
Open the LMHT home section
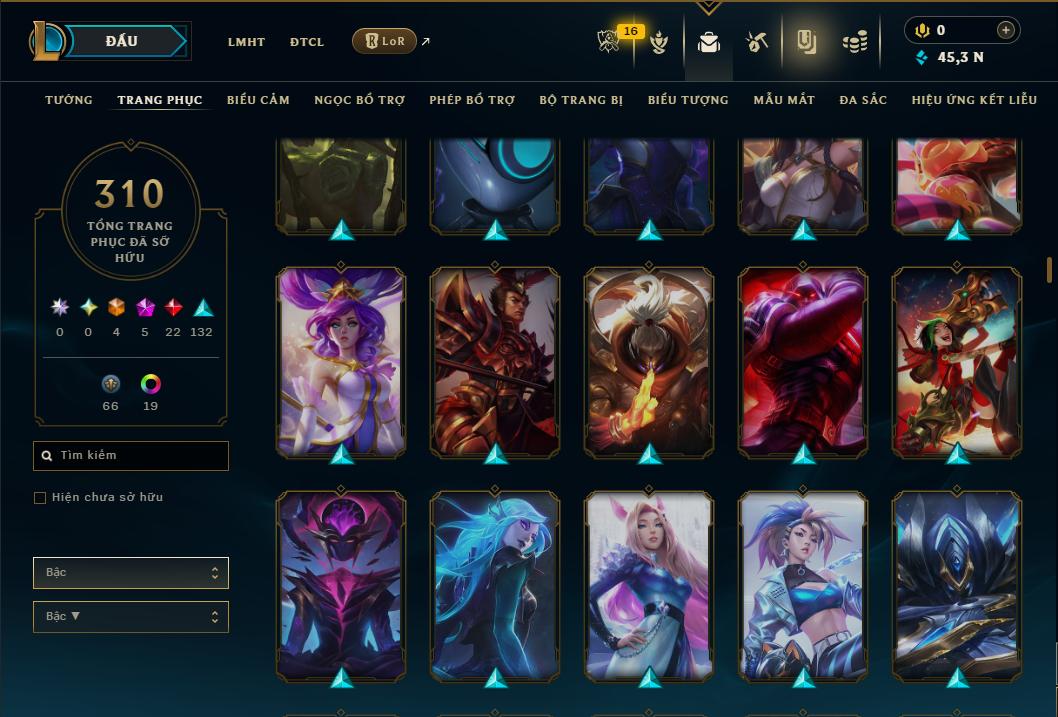[x=246, y=42]
